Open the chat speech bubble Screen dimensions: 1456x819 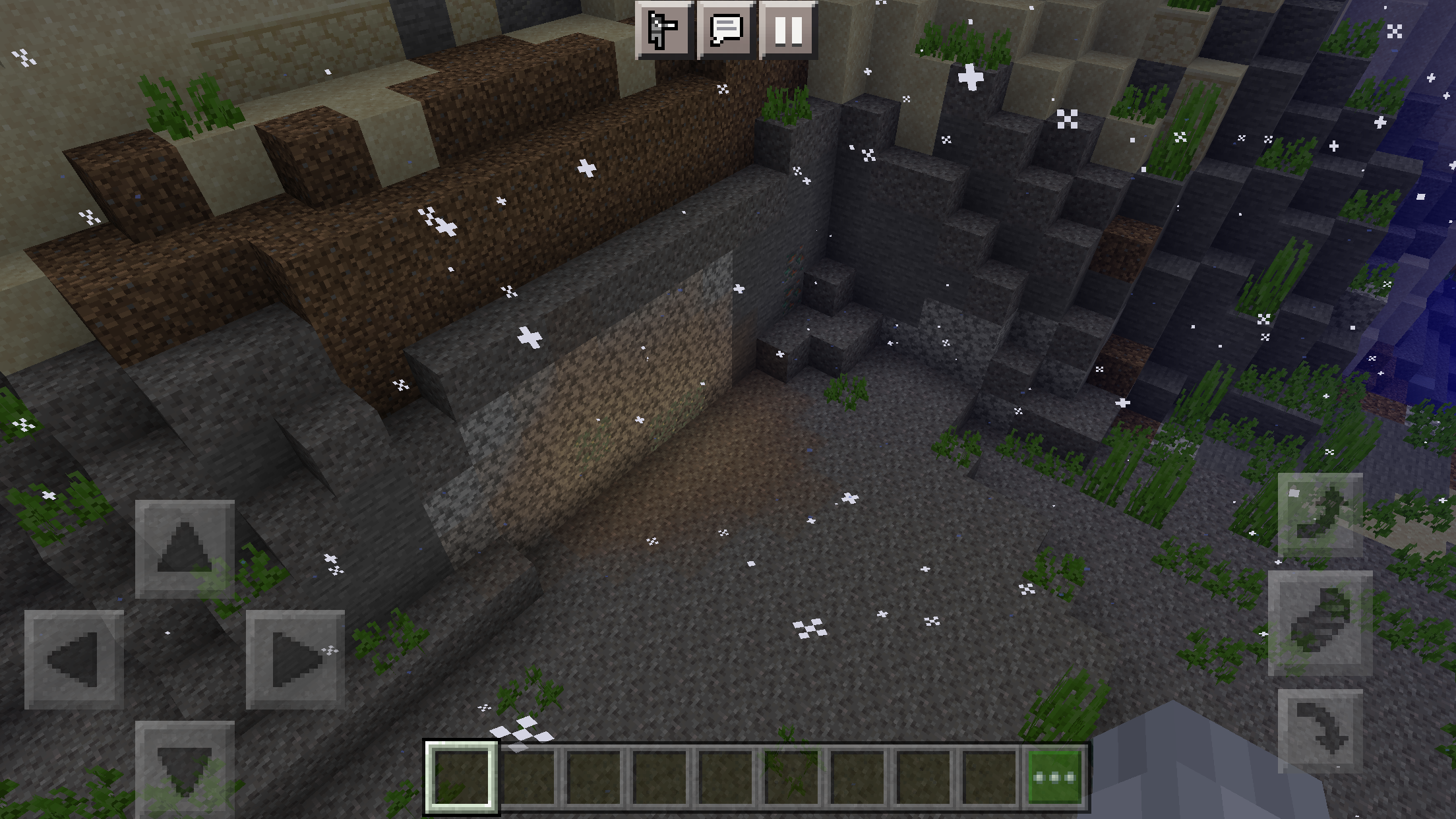coord(726,30)
